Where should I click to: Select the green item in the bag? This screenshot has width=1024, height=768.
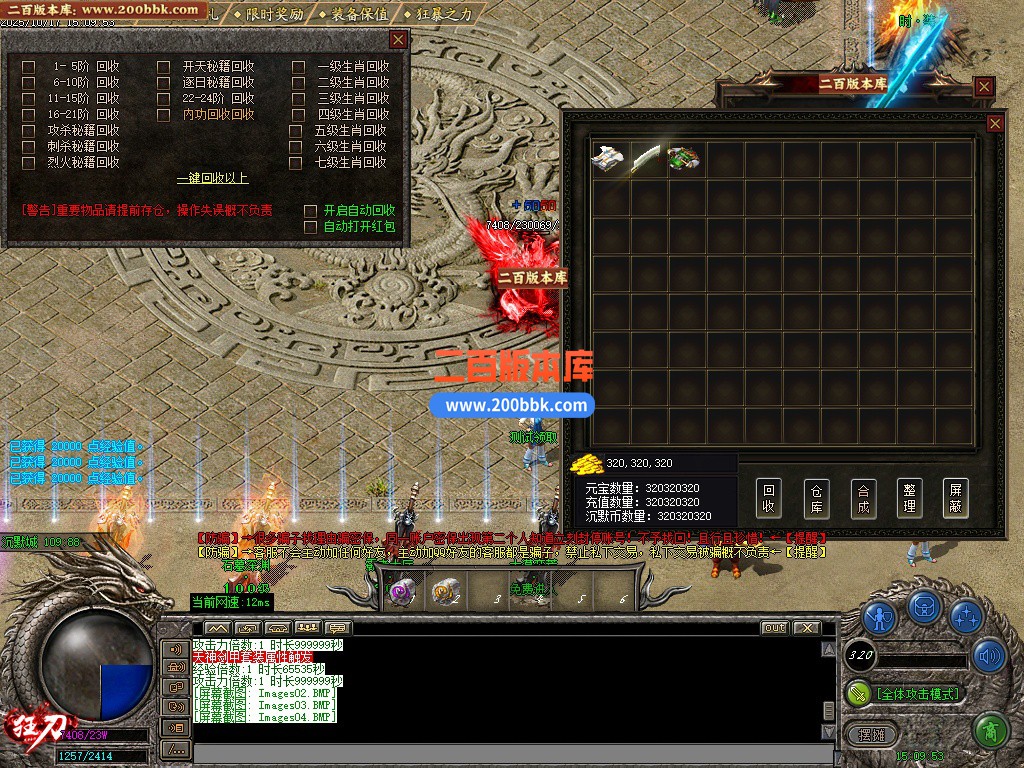pos(683,159)
